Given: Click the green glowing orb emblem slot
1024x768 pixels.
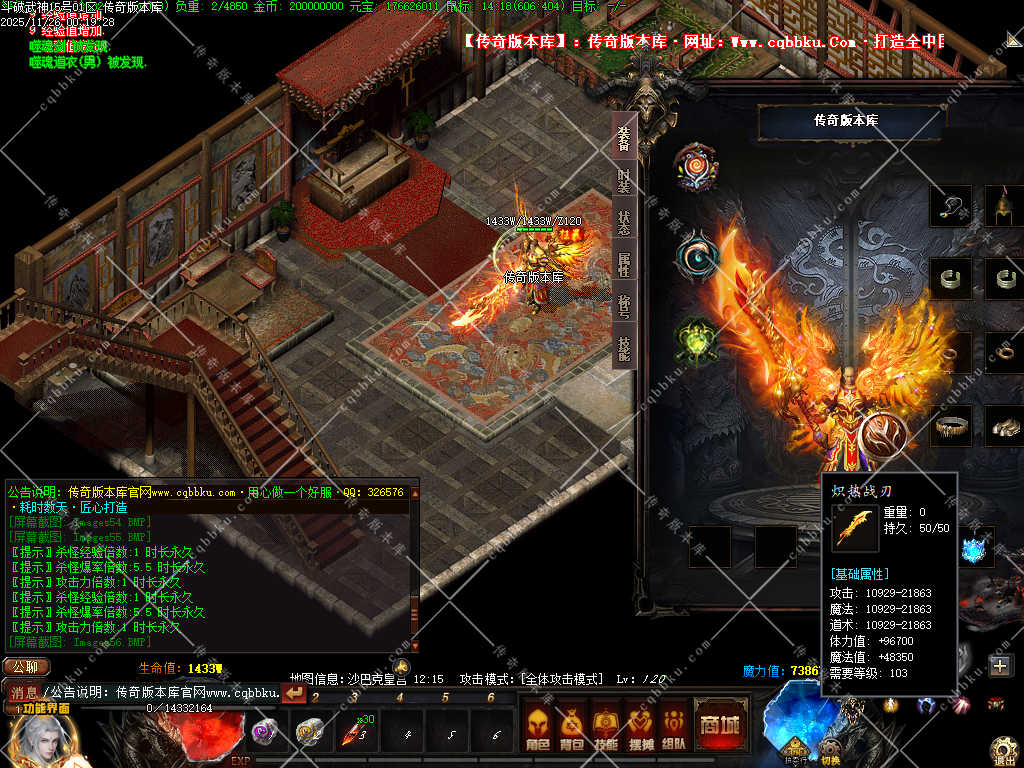Looking at the screenshot, I should [x=696, y=340].
